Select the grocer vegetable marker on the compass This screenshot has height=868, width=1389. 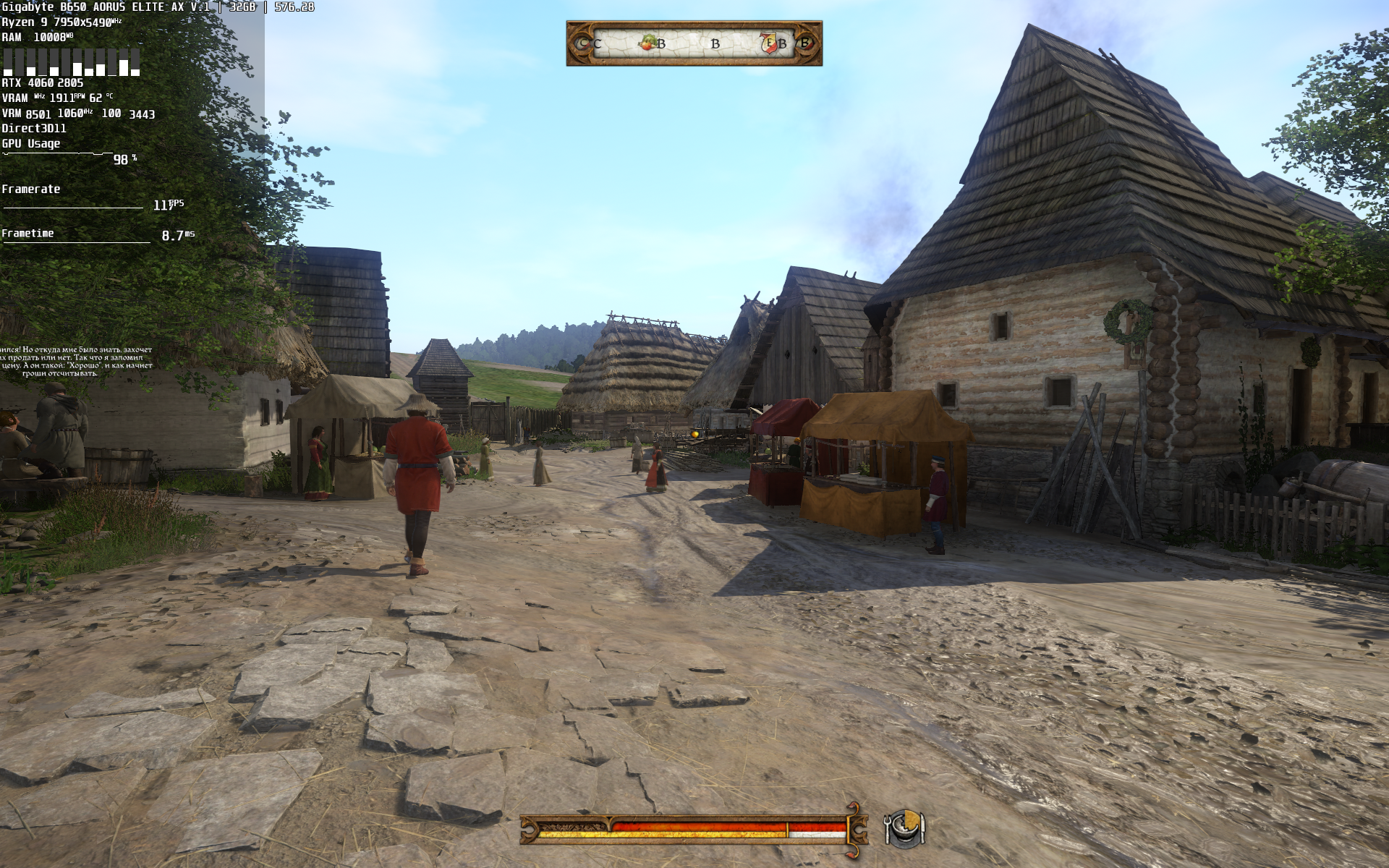pos(647,43)
